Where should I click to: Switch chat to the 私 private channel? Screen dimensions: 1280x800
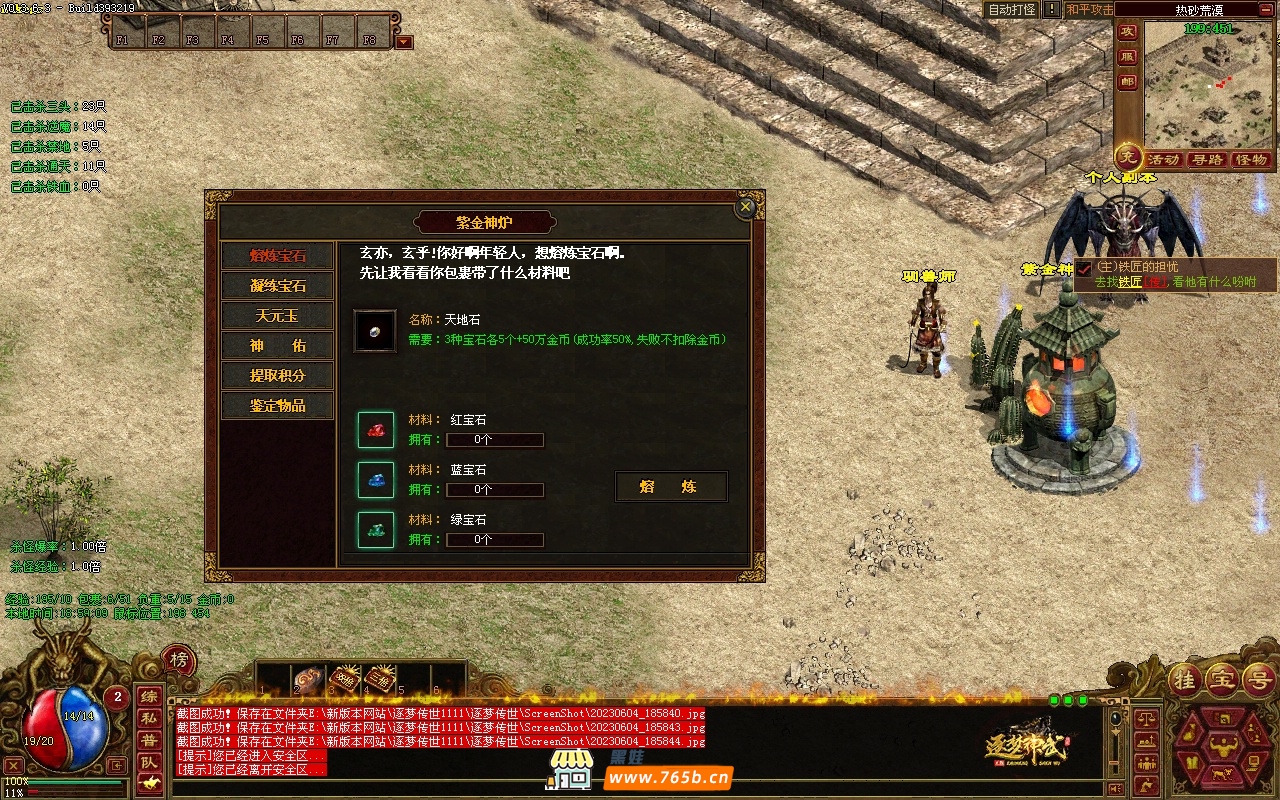point(148,718)
